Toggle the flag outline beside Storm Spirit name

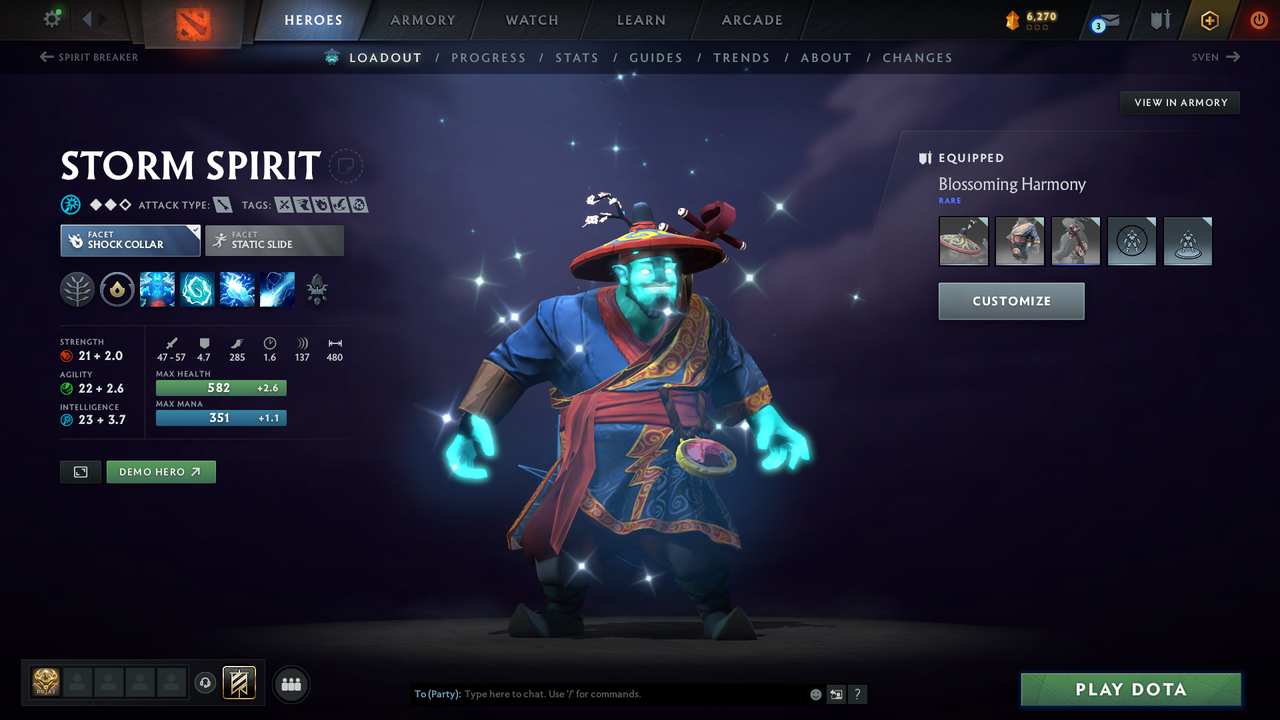pyautogui.click(x=345, y=167)
